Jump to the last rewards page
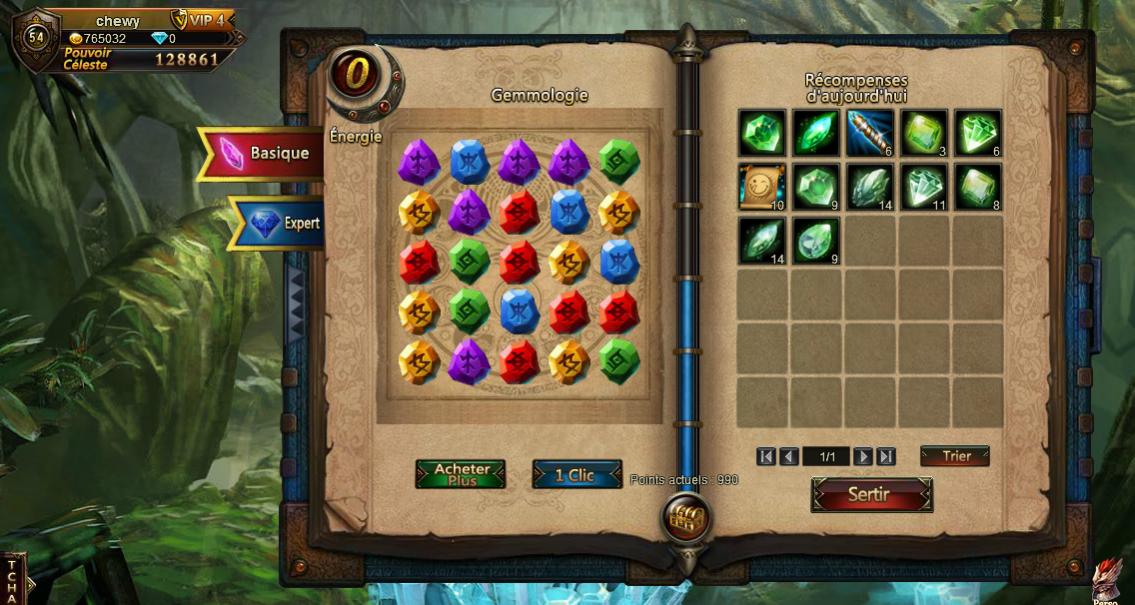The width and height of the screenshot is (1135, 605). [x=885, y=457]
